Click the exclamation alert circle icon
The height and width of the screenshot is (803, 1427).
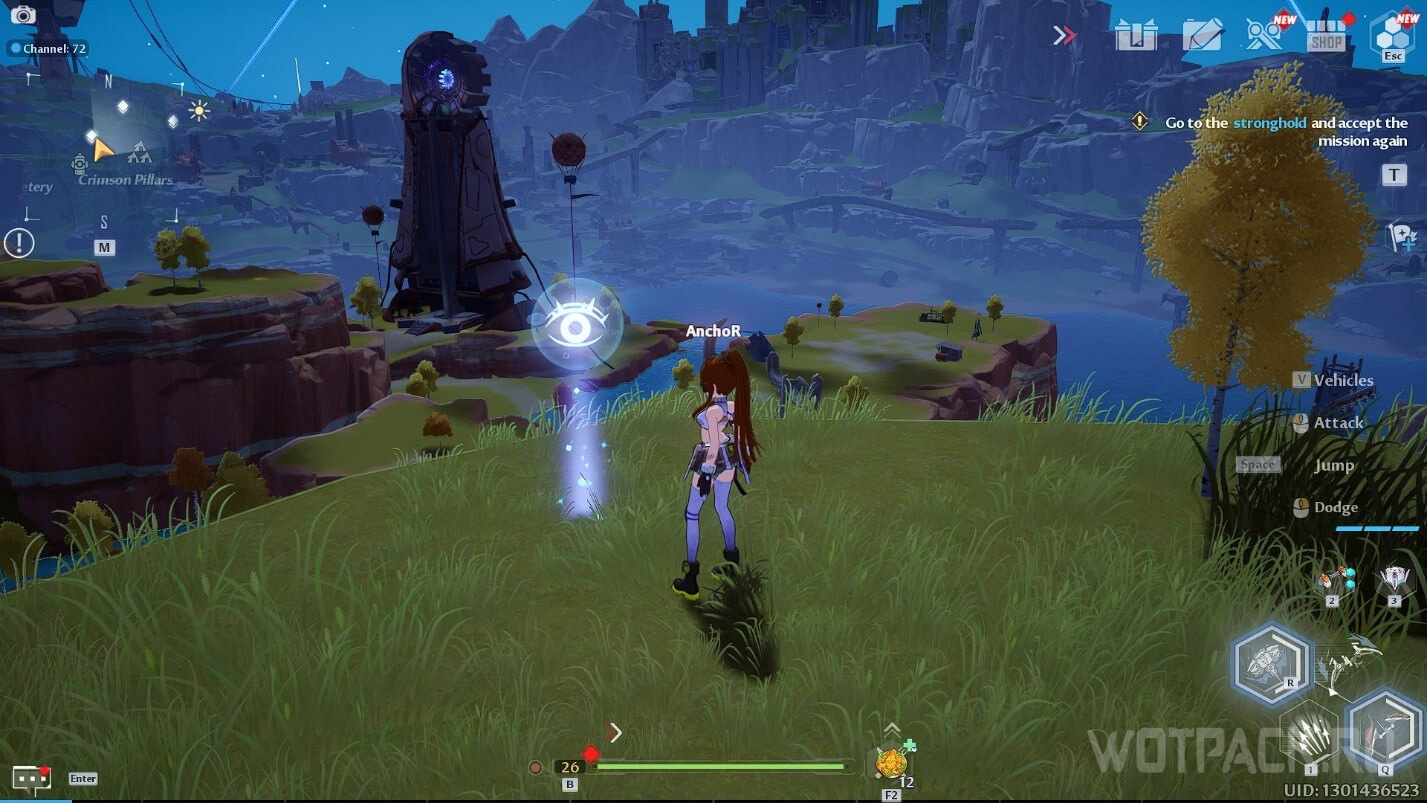(x=19, y=242)
